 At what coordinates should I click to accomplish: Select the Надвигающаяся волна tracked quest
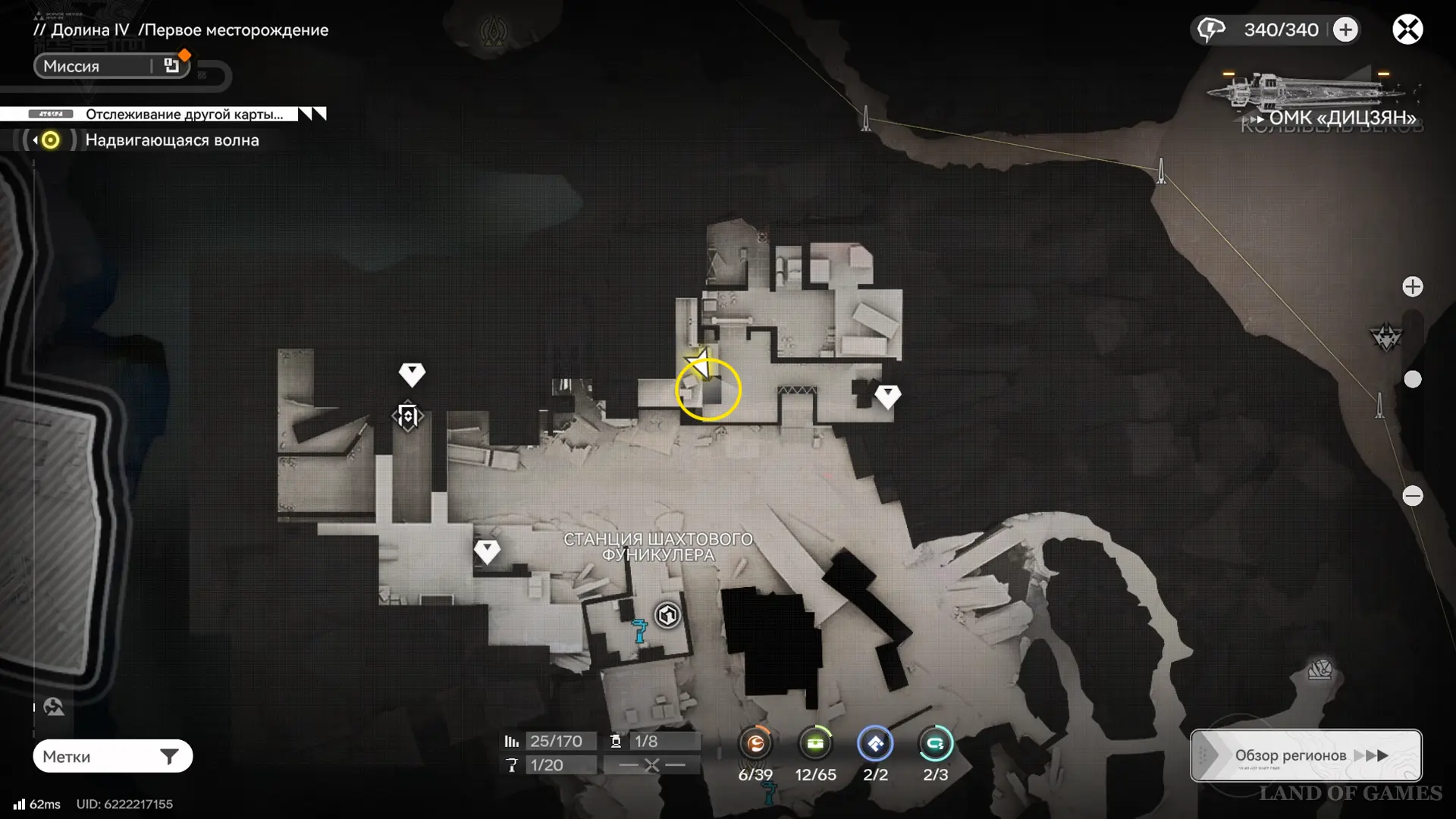(x=171, y=140)
